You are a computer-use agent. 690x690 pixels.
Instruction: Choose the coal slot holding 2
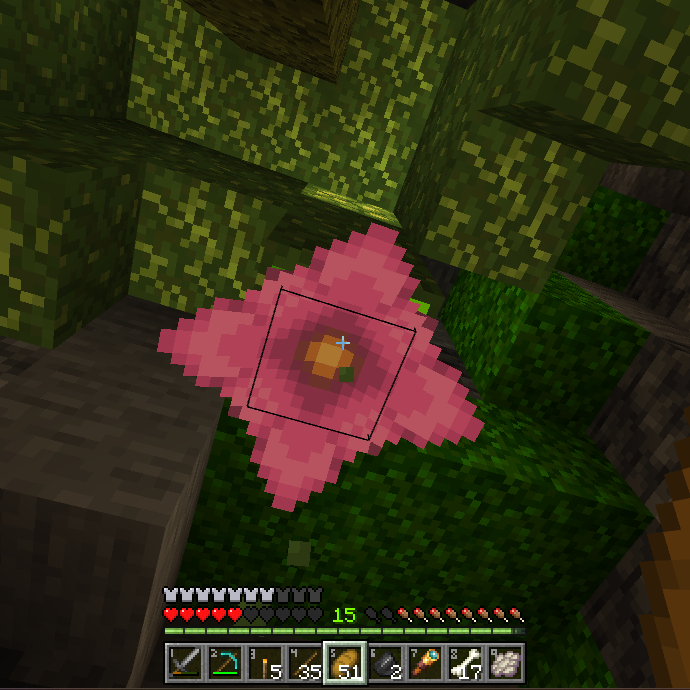tap(385, 663)
